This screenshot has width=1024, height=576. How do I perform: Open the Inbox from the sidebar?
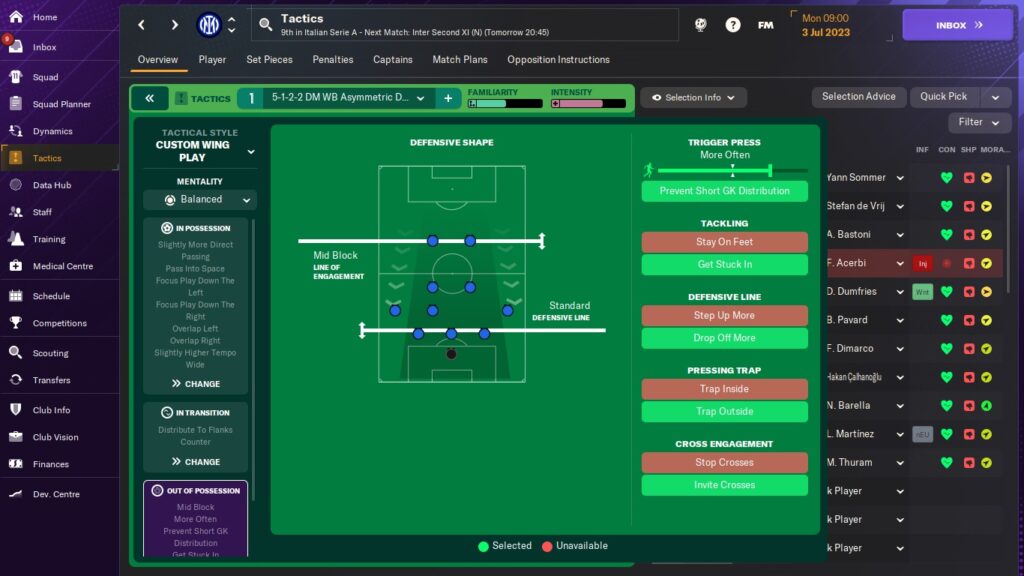click(44, 47)
